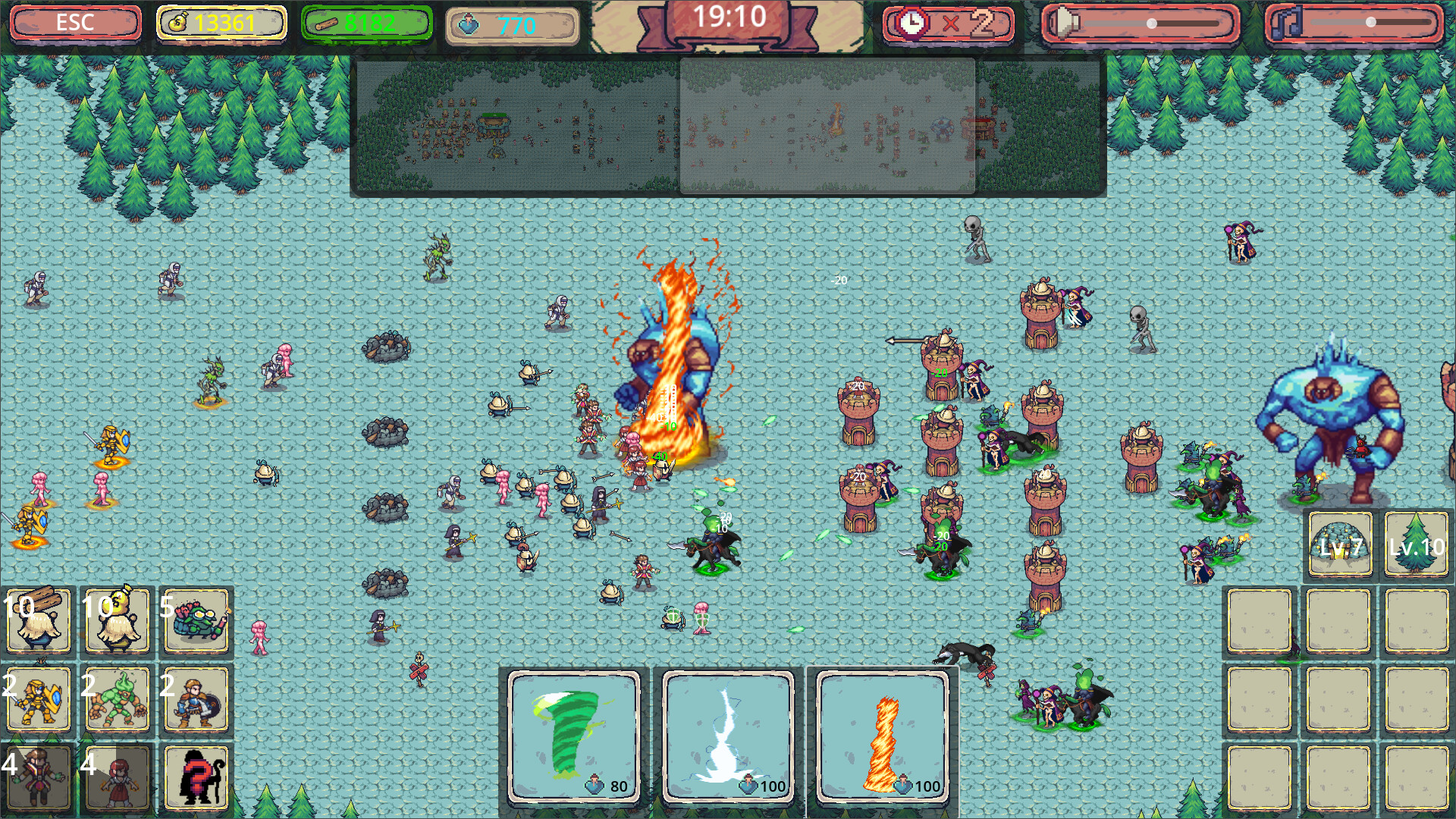Click the gold coin counter

point(220,23)
